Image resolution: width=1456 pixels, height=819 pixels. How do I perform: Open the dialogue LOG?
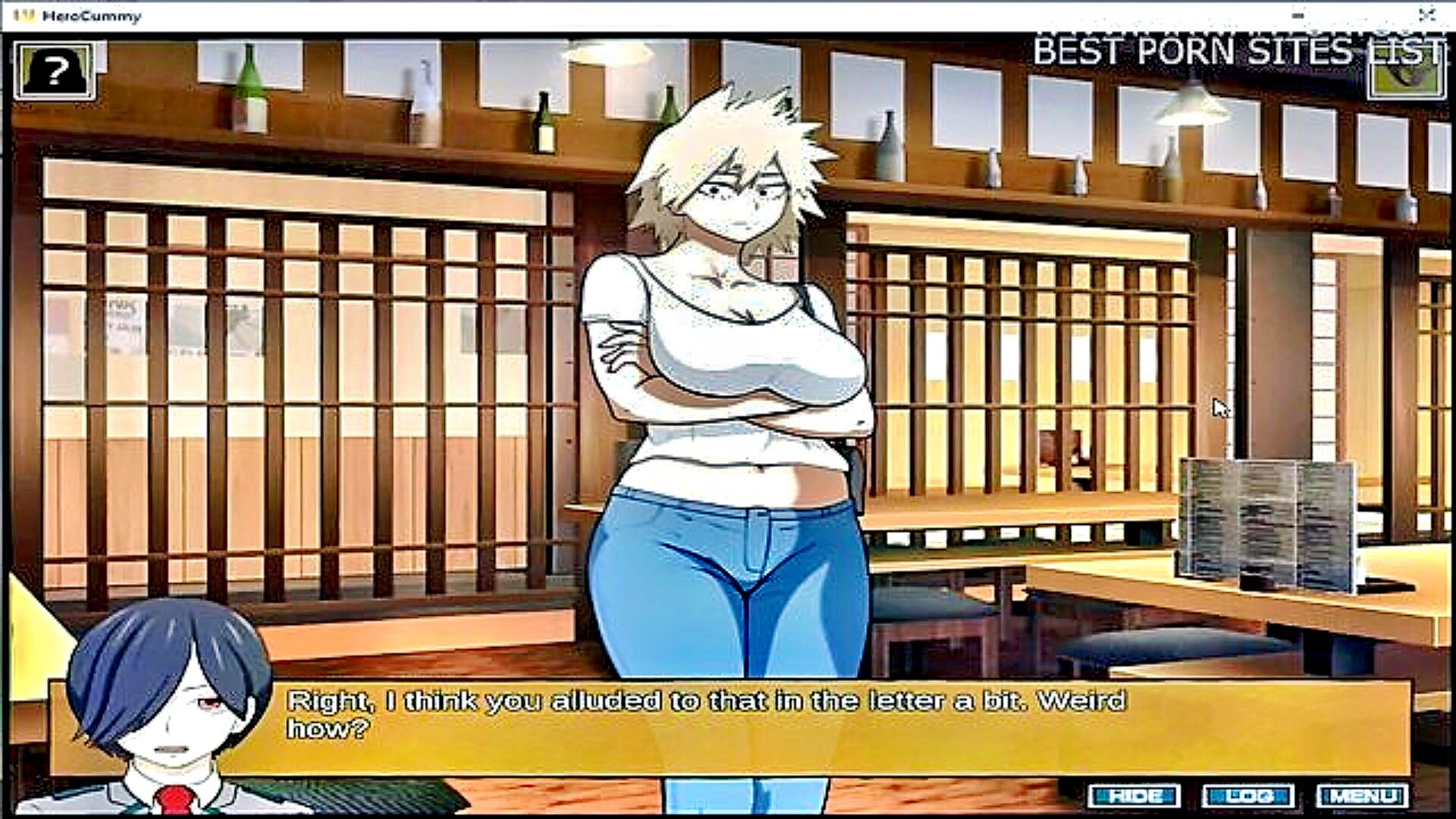pos(1248,796)
